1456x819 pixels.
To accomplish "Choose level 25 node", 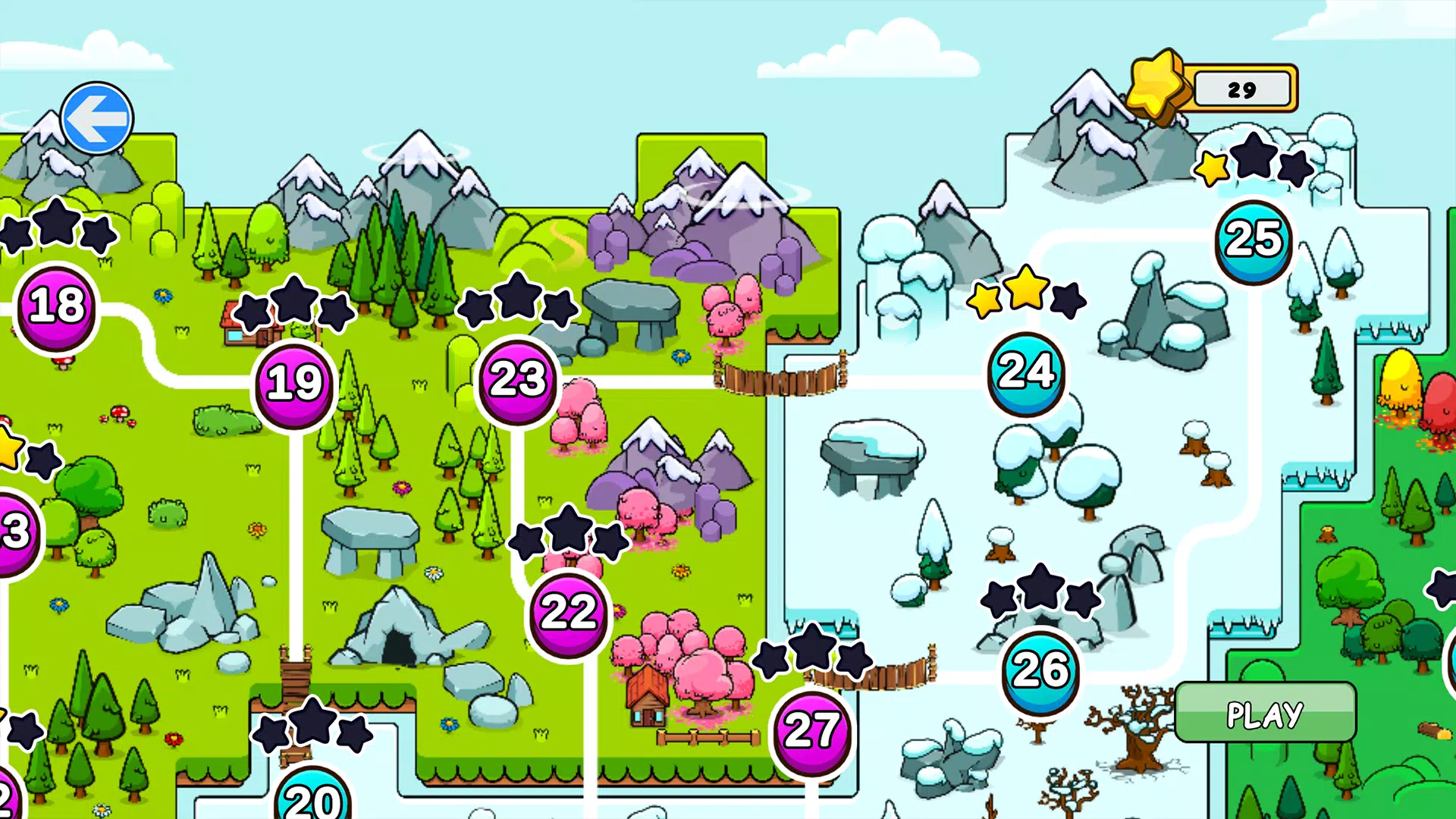I will coord(1254,240).
